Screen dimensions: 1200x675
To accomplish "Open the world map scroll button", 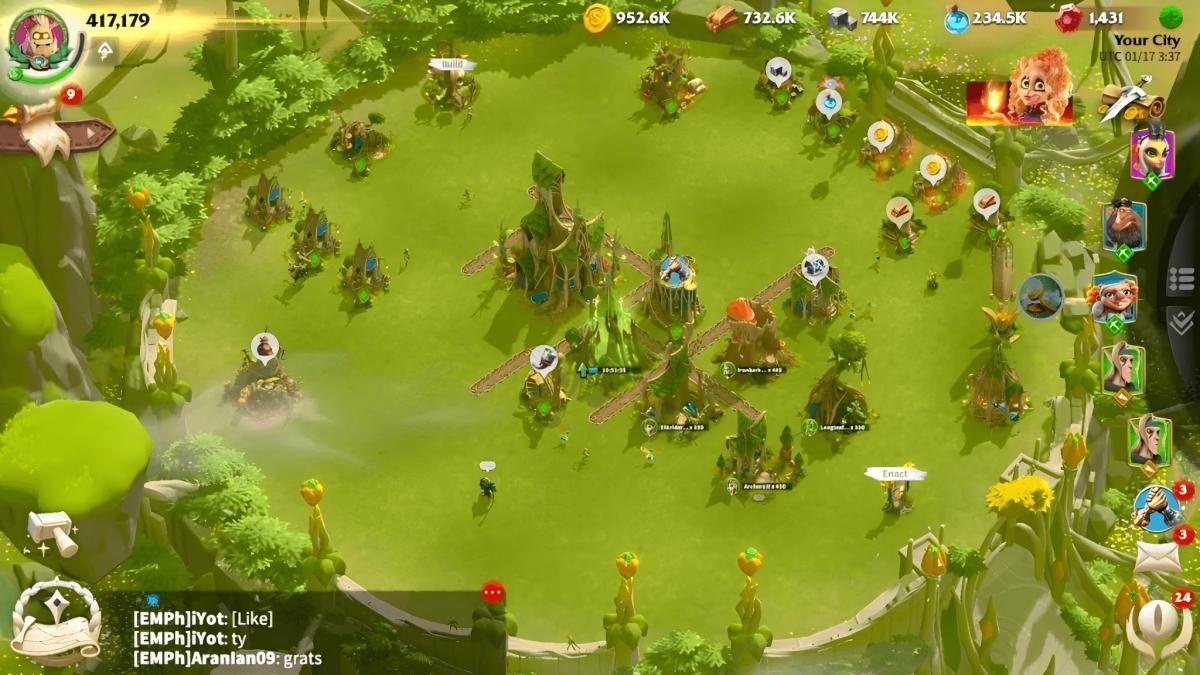I will [x=56, y=622].
